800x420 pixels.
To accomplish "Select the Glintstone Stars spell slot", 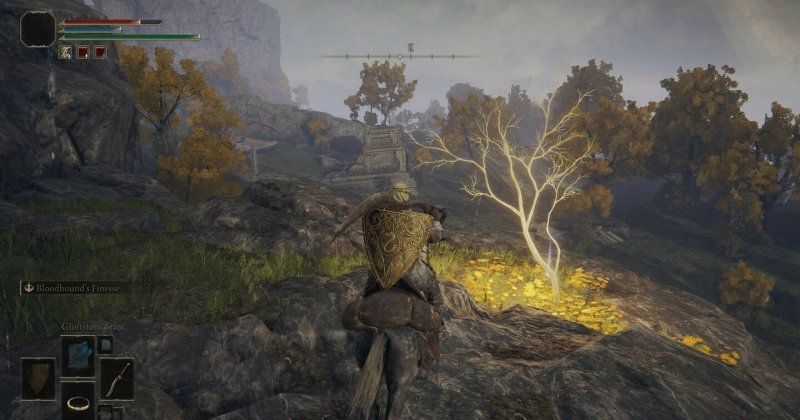I will tap(77, 353).
